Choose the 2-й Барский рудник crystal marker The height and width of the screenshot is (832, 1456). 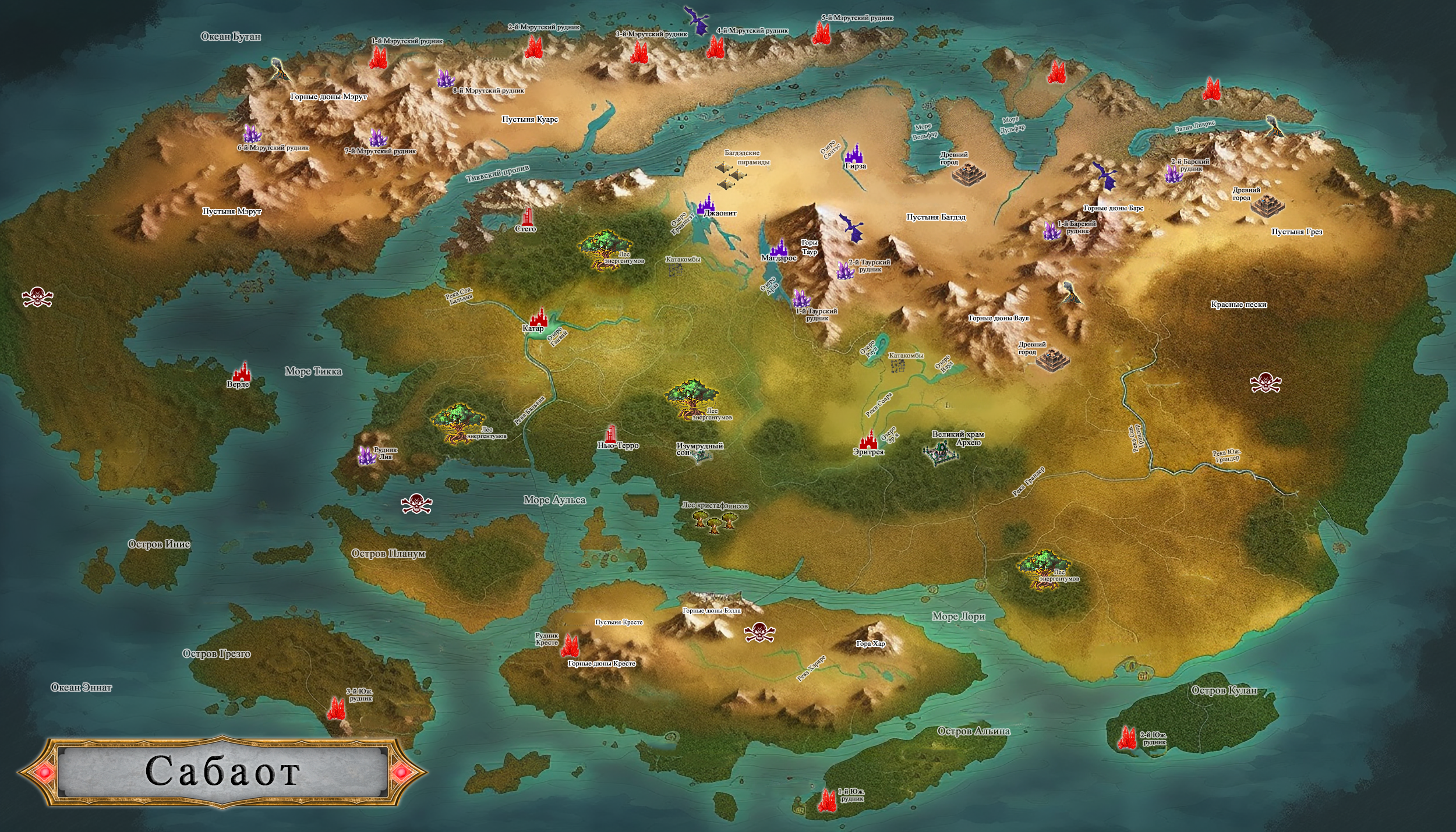1172,174
